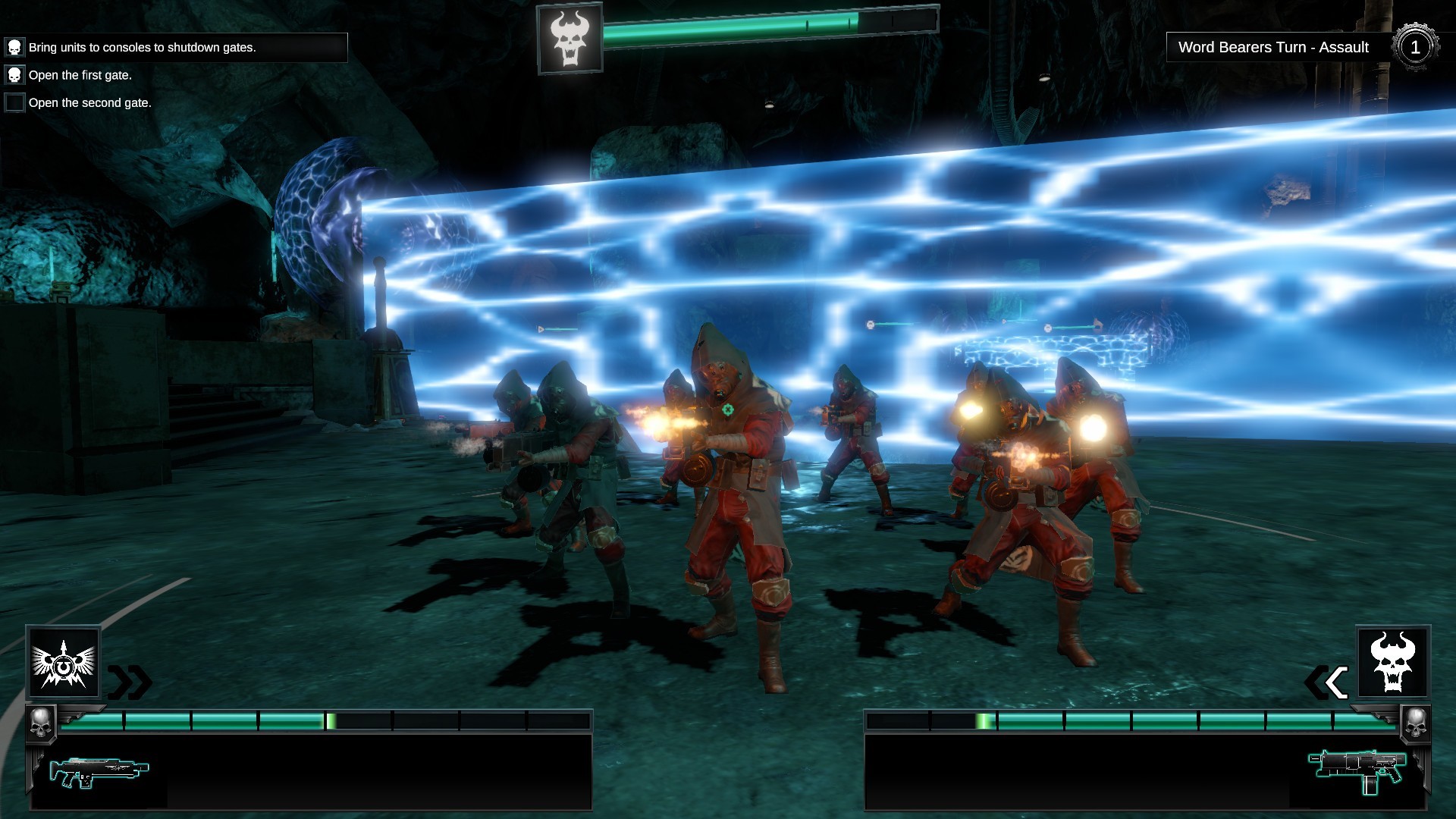The height and width of the screenshot is (819, 1456).
Task: Click the 'Open the first gate' objective
Action: 80,75
